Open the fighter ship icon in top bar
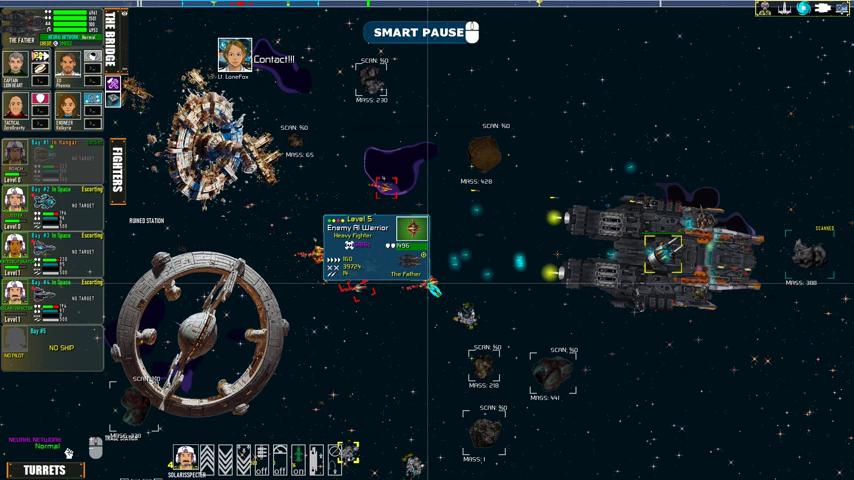854x480 pixels. pyautogui.click(x=784, y=9)
